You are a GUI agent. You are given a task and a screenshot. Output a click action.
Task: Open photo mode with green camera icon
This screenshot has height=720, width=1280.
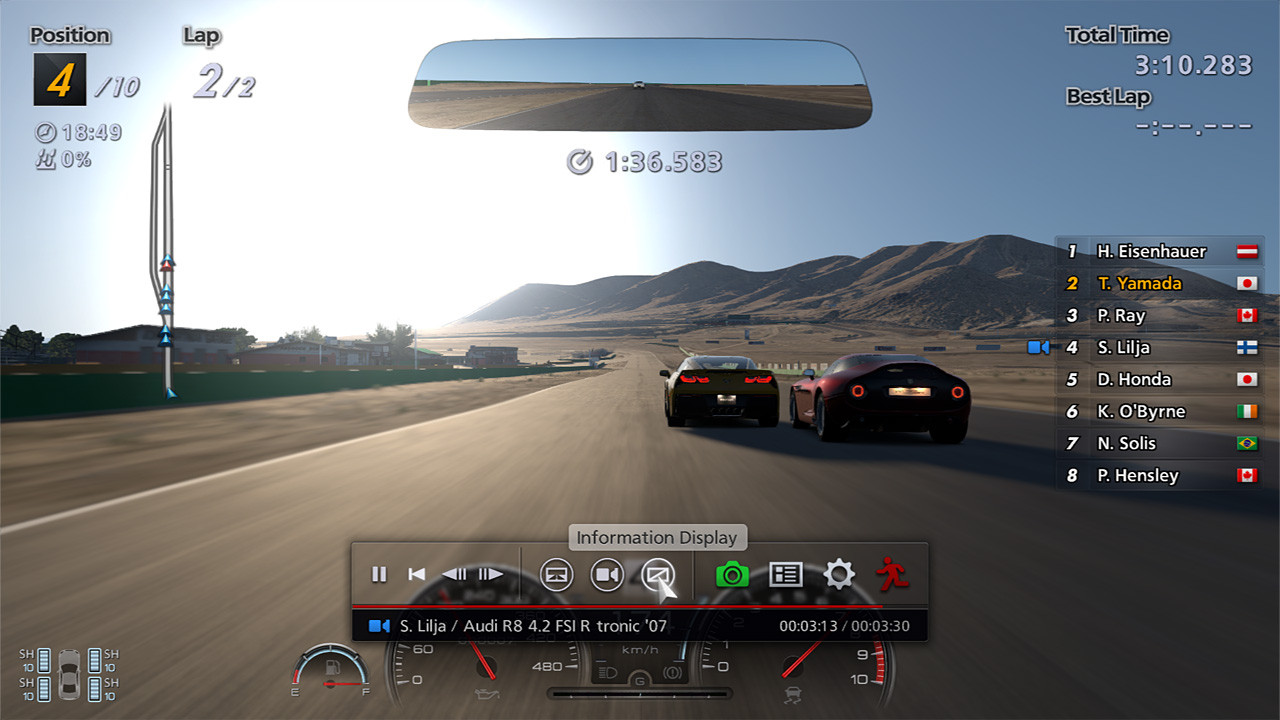pyautogui.click(x=733, y=574)
